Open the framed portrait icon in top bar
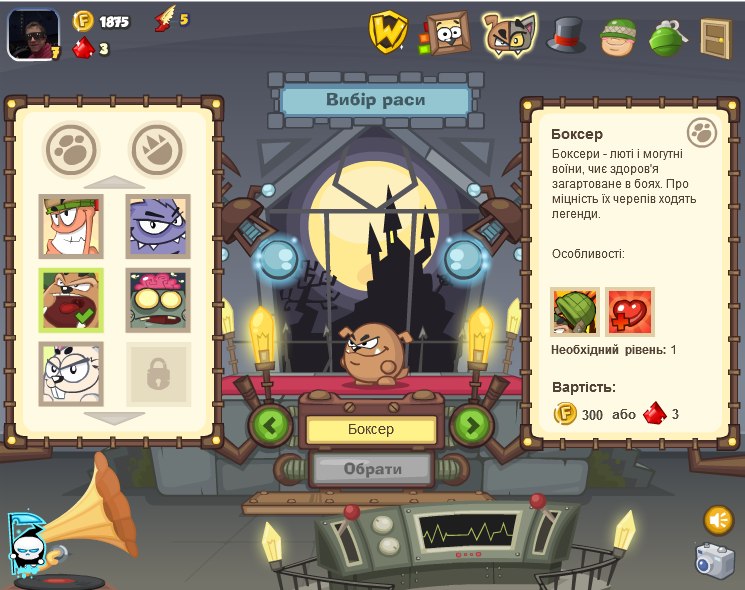 [x=446, y=33]
